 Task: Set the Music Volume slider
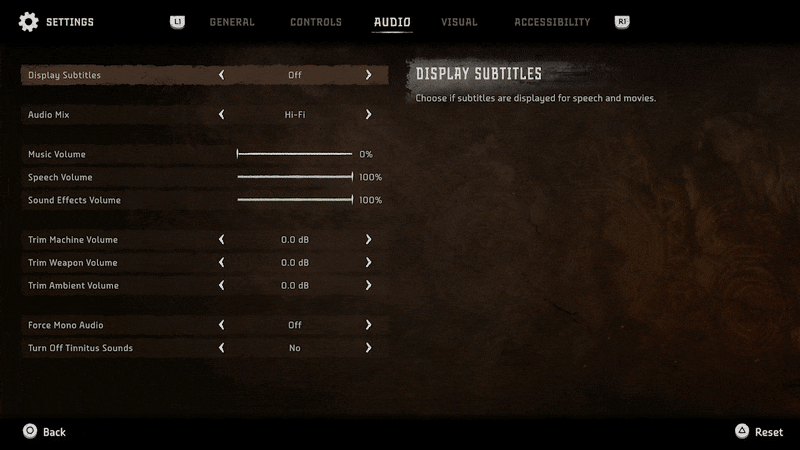(x=295, y=155)
